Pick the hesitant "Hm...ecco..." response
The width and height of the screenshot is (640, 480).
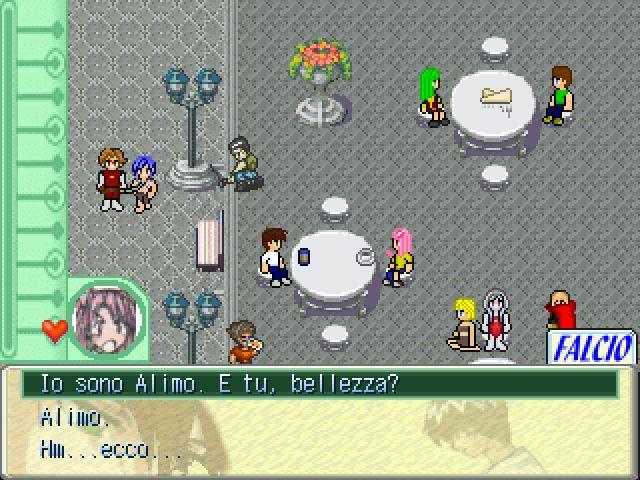click(111, 450)
